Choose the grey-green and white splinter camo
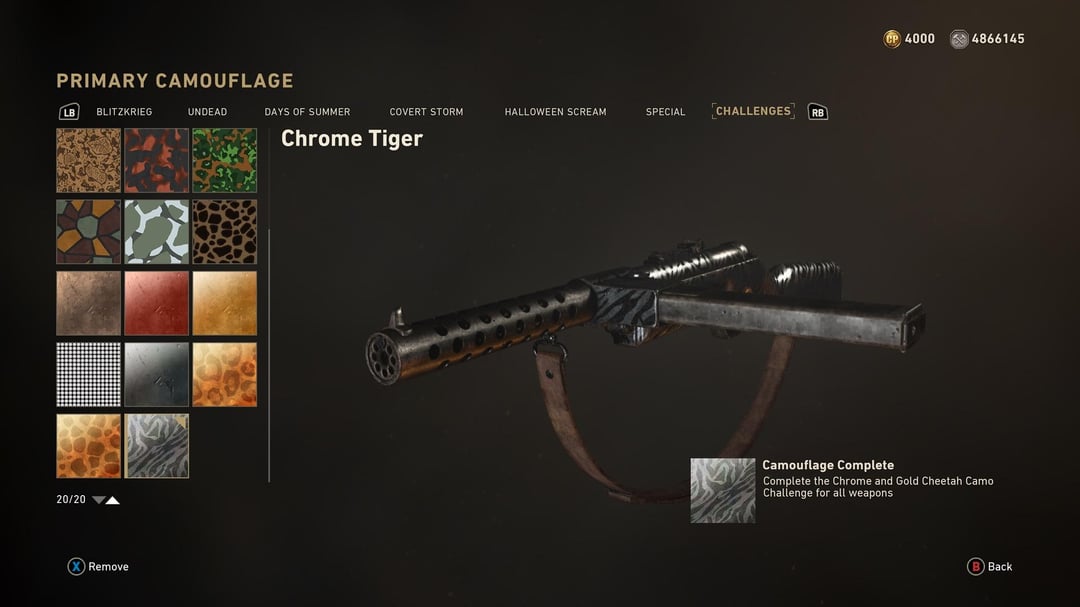The height and width of the screenshot is (607, 1080). [x=156, y=231]
